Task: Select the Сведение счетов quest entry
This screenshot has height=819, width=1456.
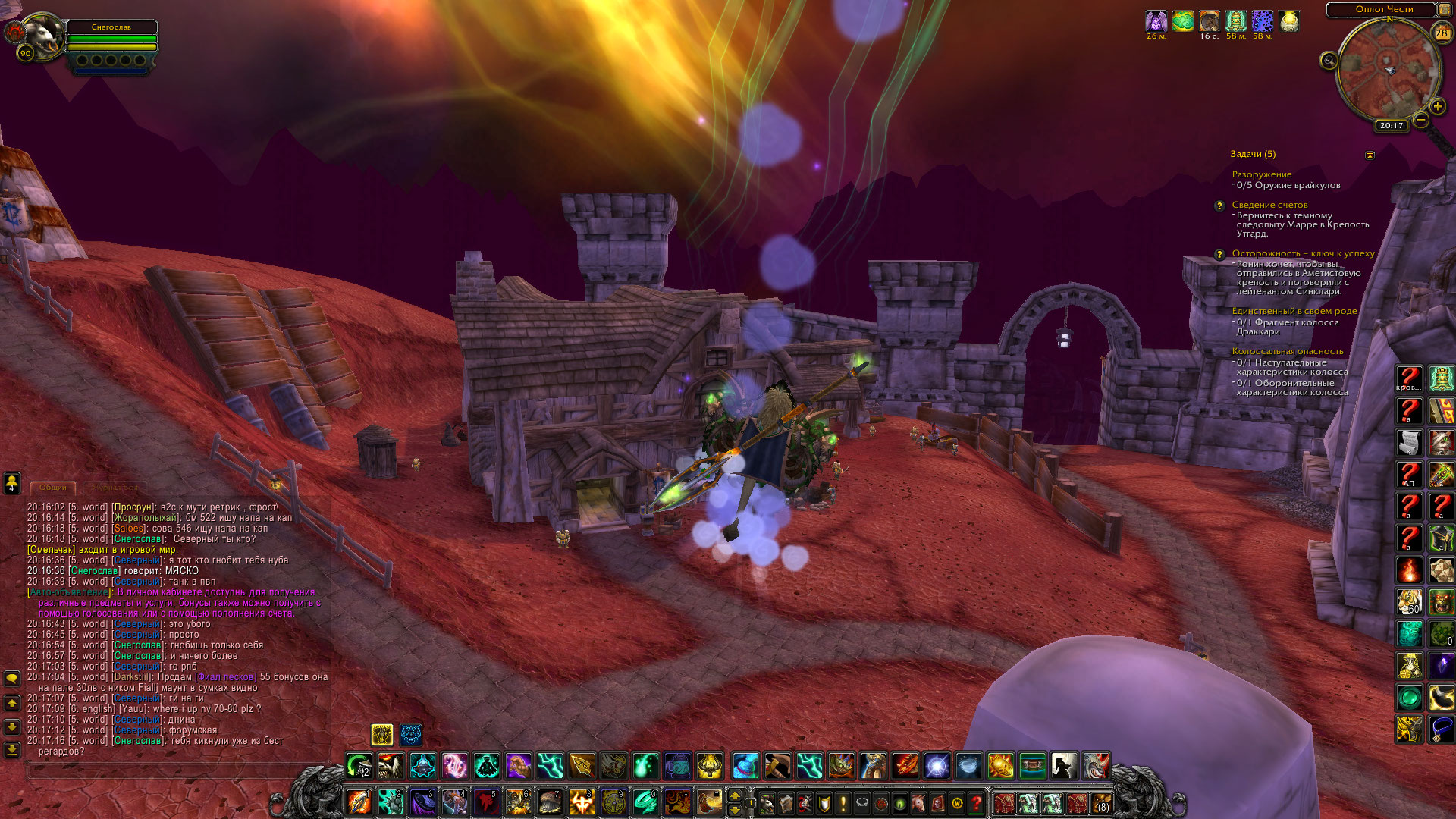Action: point(1269,205)
